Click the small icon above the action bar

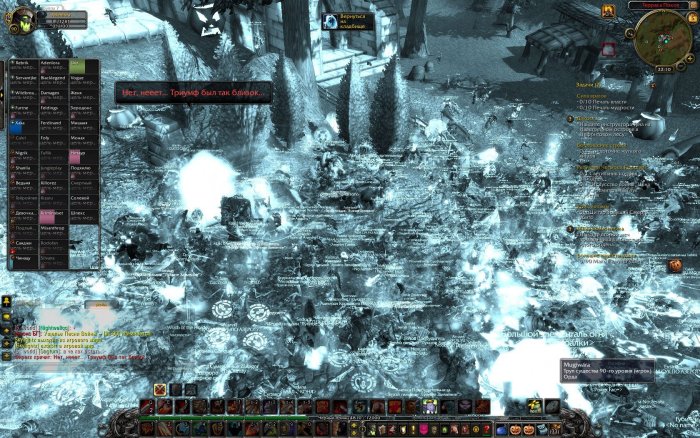point(160,389)
